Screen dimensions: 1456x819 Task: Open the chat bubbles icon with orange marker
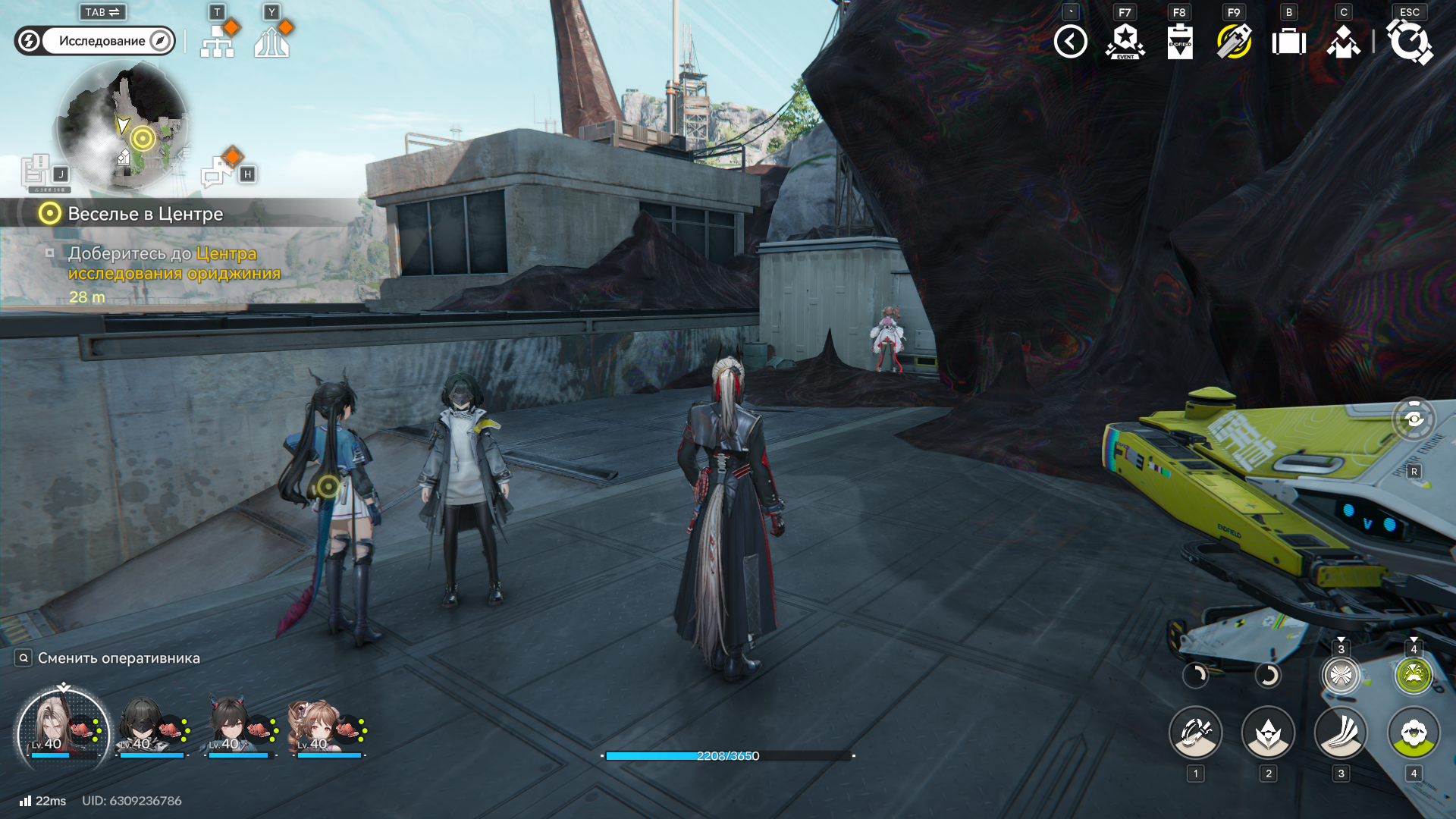[x=219, y=171]
